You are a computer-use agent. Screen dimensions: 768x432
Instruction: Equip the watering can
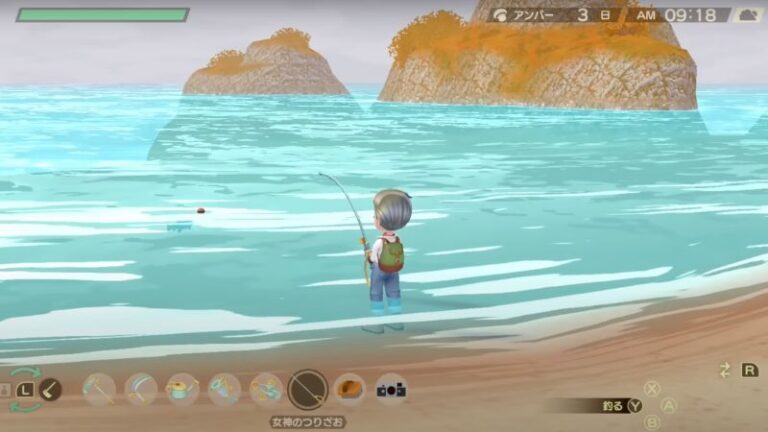183,388
